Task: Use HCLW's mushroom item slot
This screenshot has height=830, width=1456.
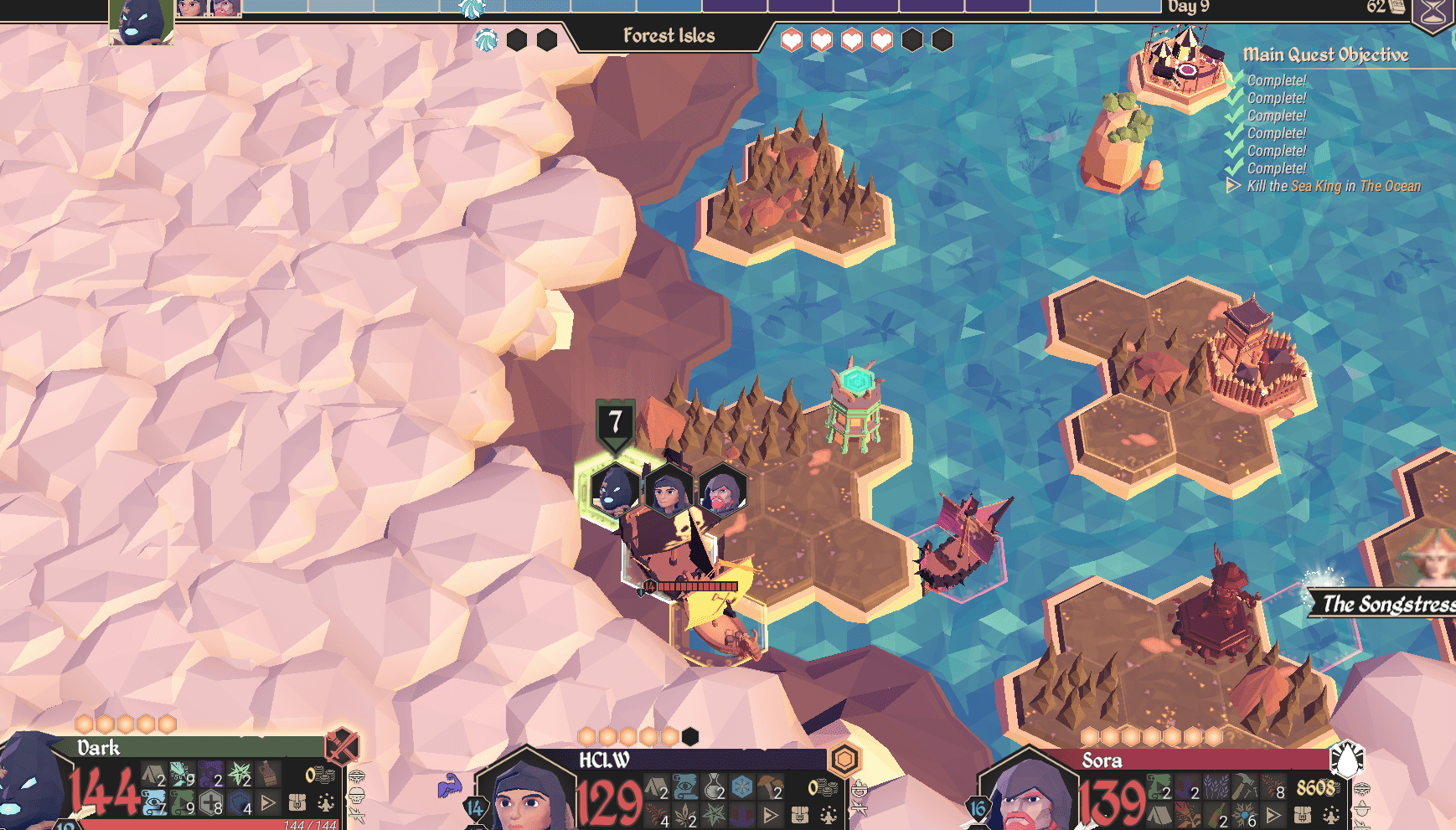Action: point(768,786)
